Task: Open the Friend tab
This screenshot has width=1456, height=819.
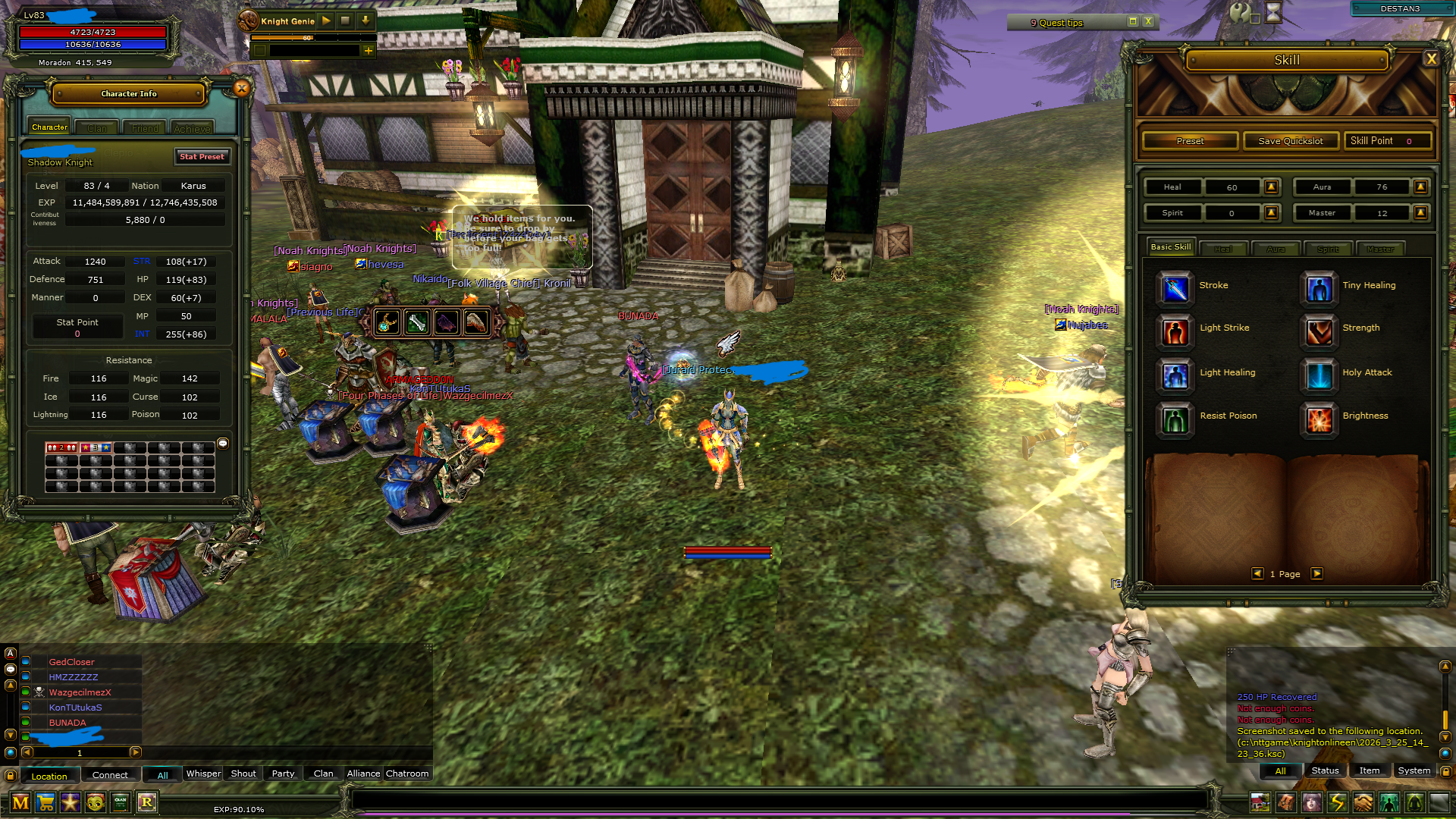Action: coord(145,128)
